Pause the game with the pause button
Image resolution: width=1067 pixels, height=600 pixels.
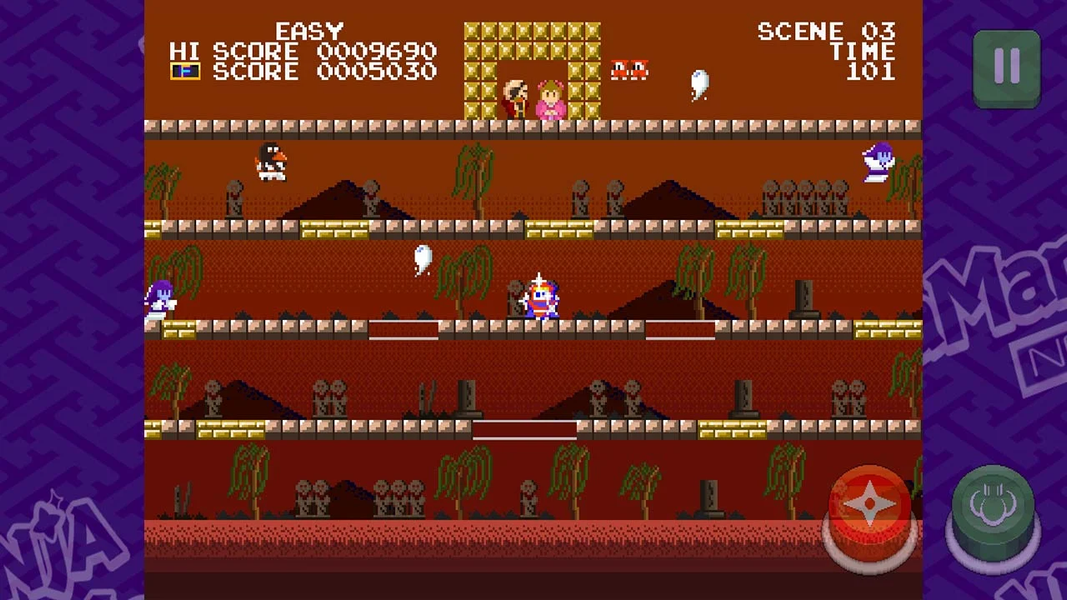coord(1006,67)
